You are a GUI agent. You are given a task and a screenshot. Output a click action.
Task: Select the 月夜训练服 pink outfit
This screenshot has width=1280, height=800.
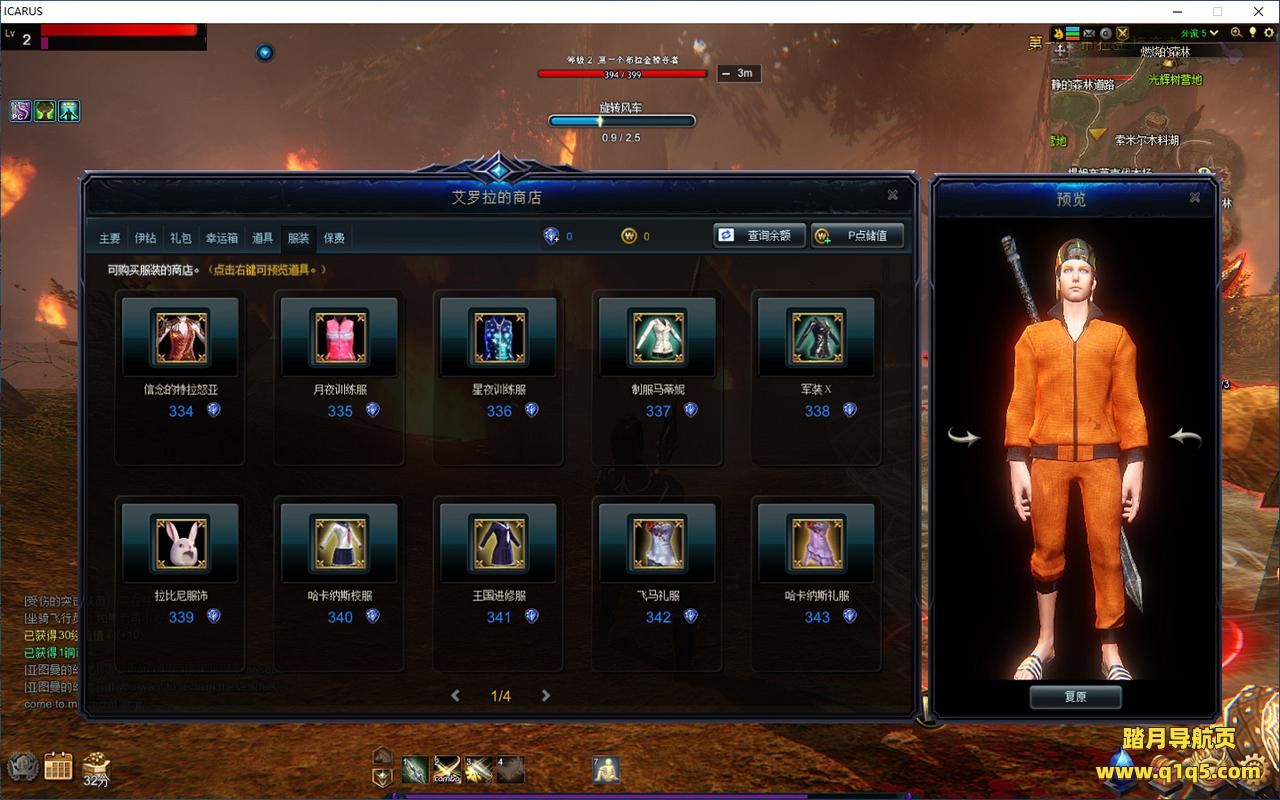click(x=340, y=337)
